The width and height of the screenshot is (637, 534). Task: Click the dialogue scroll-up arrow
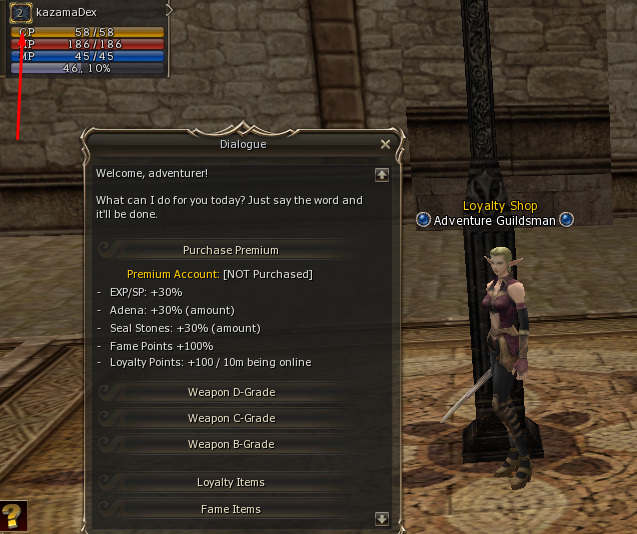[381, 174]
